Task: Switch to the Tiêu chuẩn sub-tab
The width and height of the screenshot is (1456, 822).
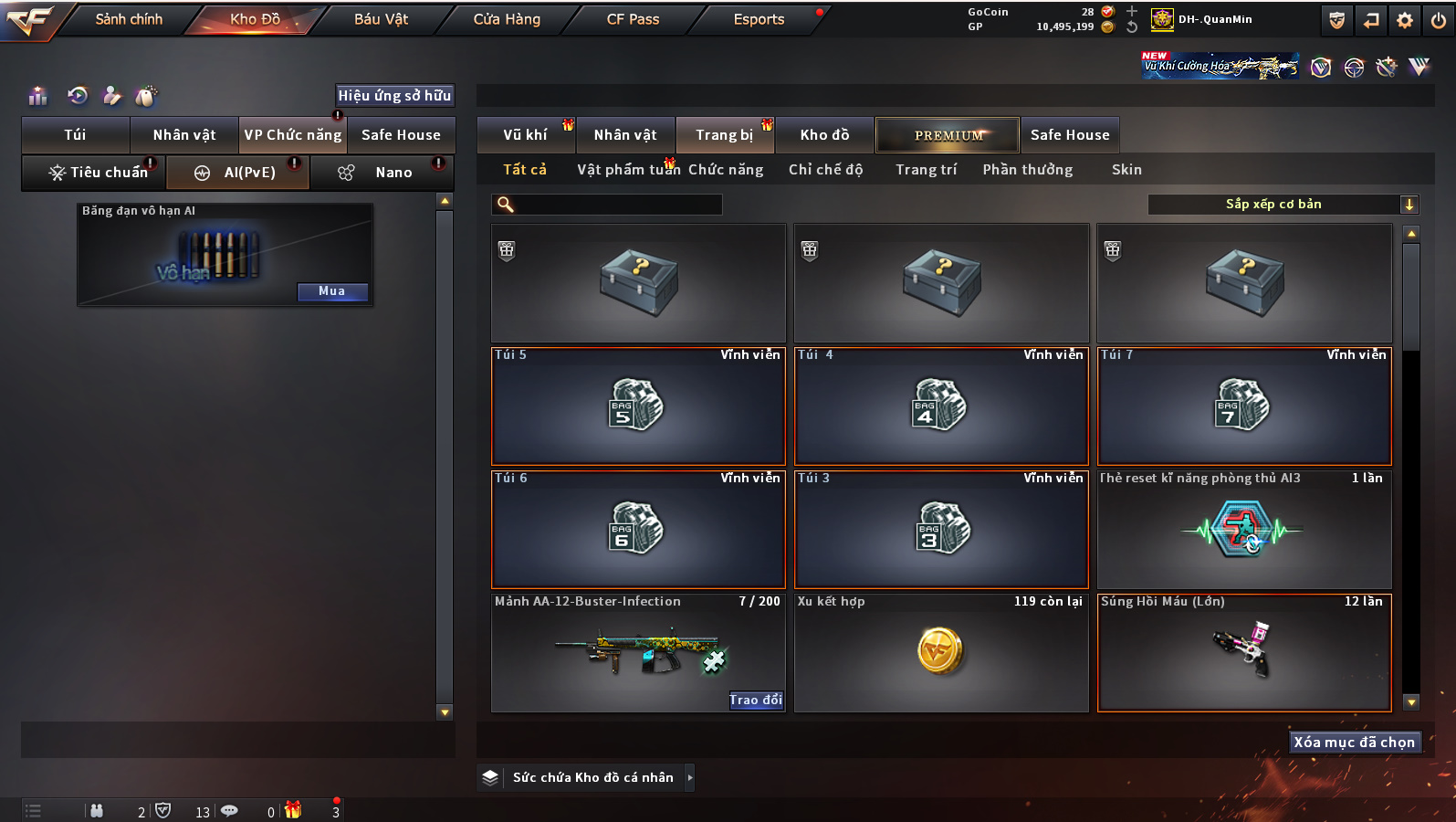Action: point(97,173)
